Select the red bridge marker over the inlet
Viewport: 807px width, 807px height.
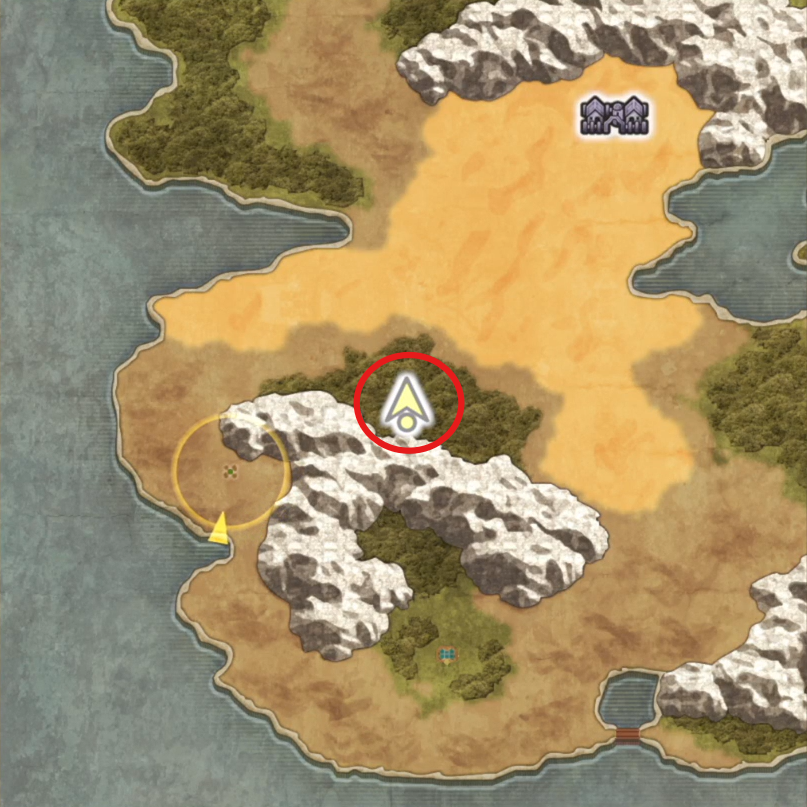[x=628, y=735]
